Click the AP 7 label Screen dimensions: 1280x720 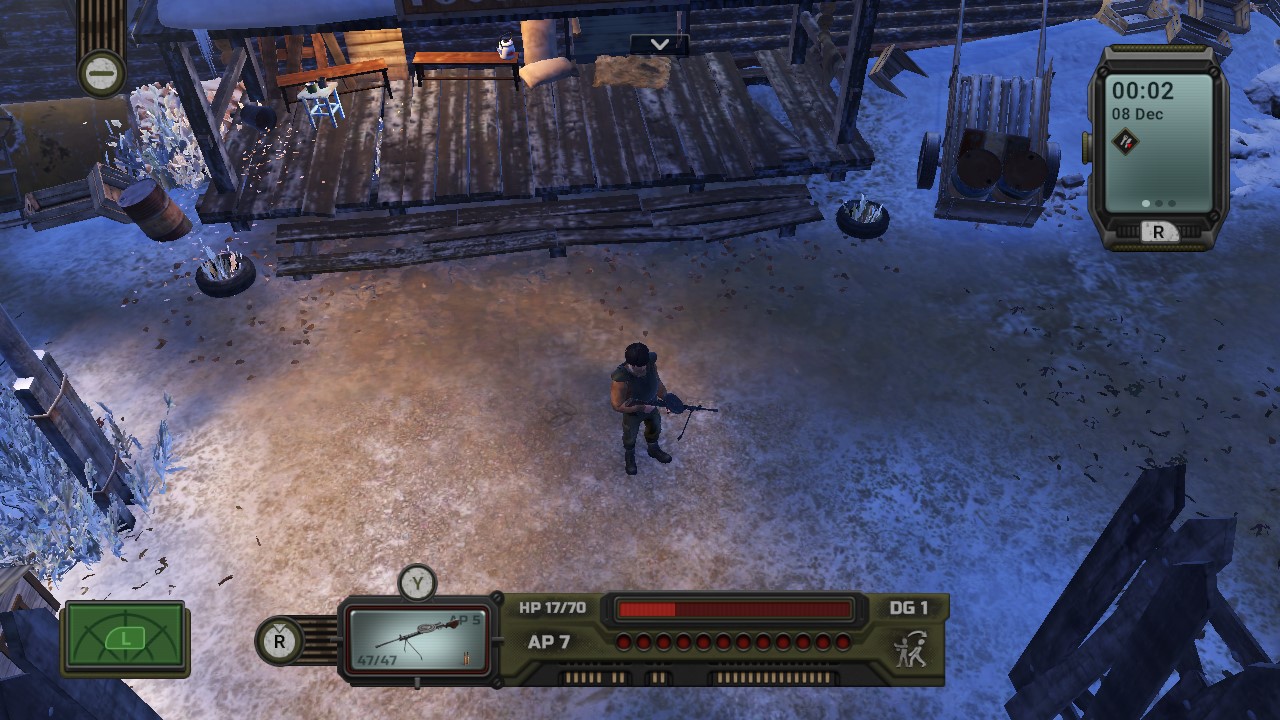[548, 642]
